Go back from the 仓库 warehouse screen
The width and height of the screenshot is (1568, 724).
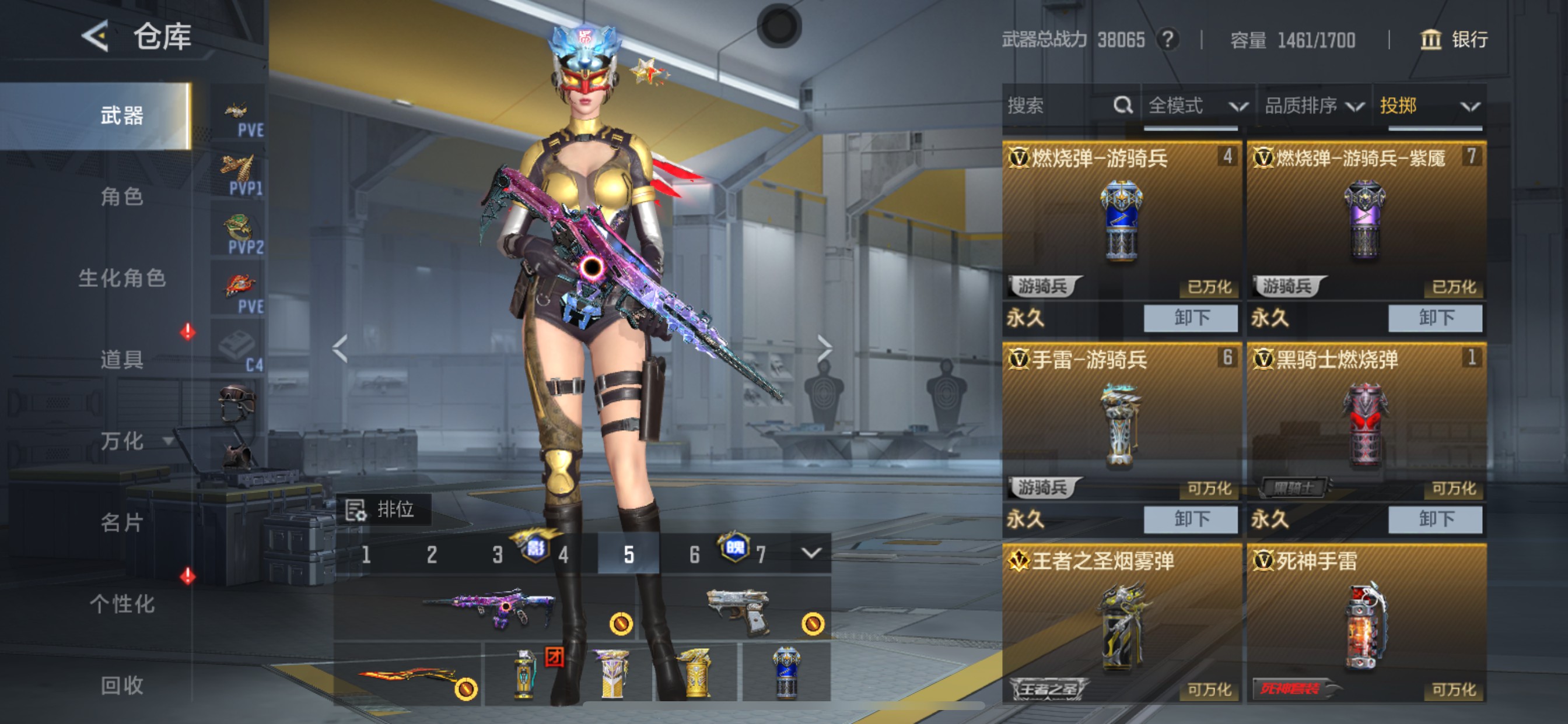(x=96, y=36)
